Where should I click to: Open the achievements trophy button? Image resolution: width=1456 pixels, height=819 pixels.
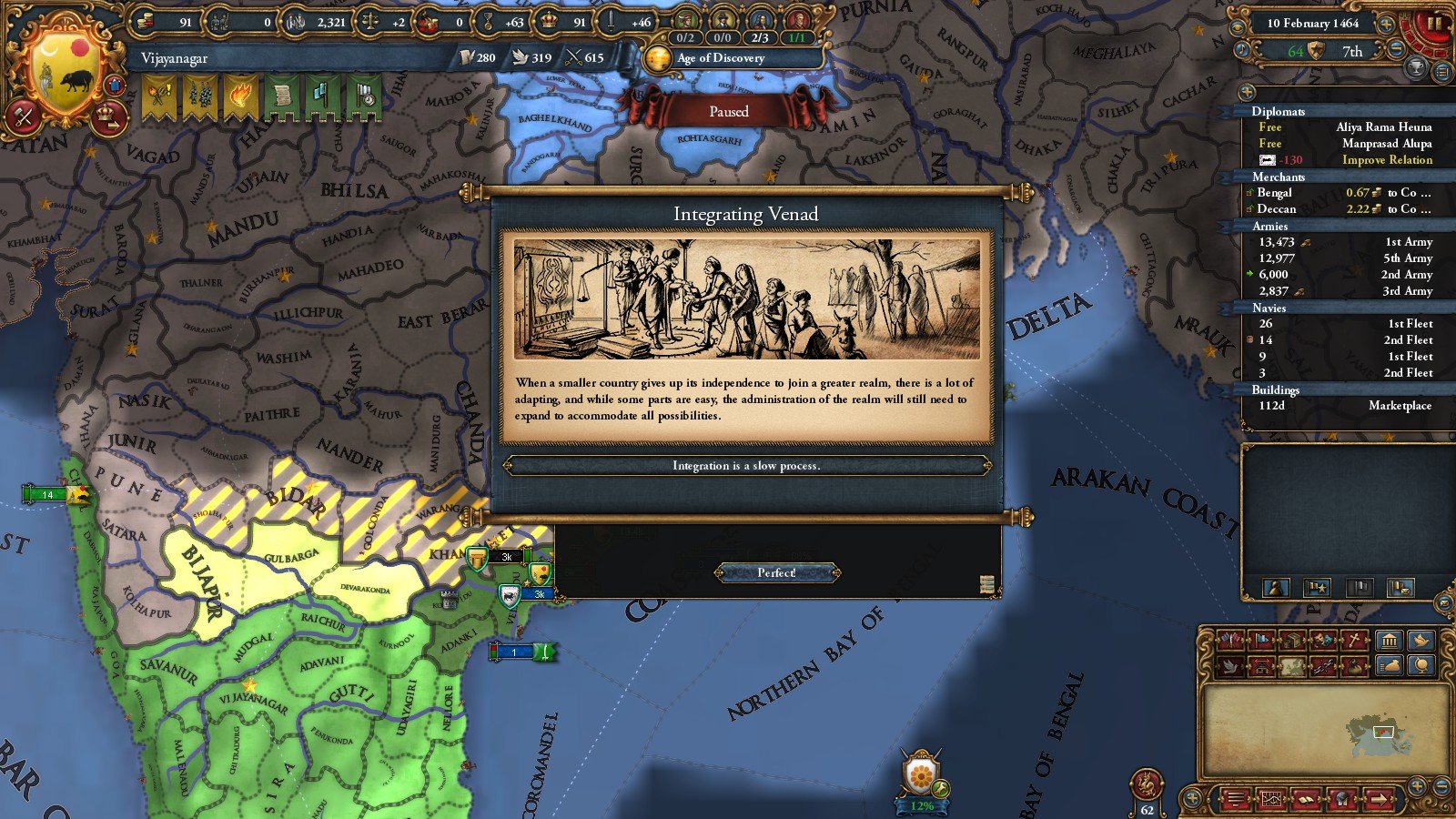click(1416, 68)
